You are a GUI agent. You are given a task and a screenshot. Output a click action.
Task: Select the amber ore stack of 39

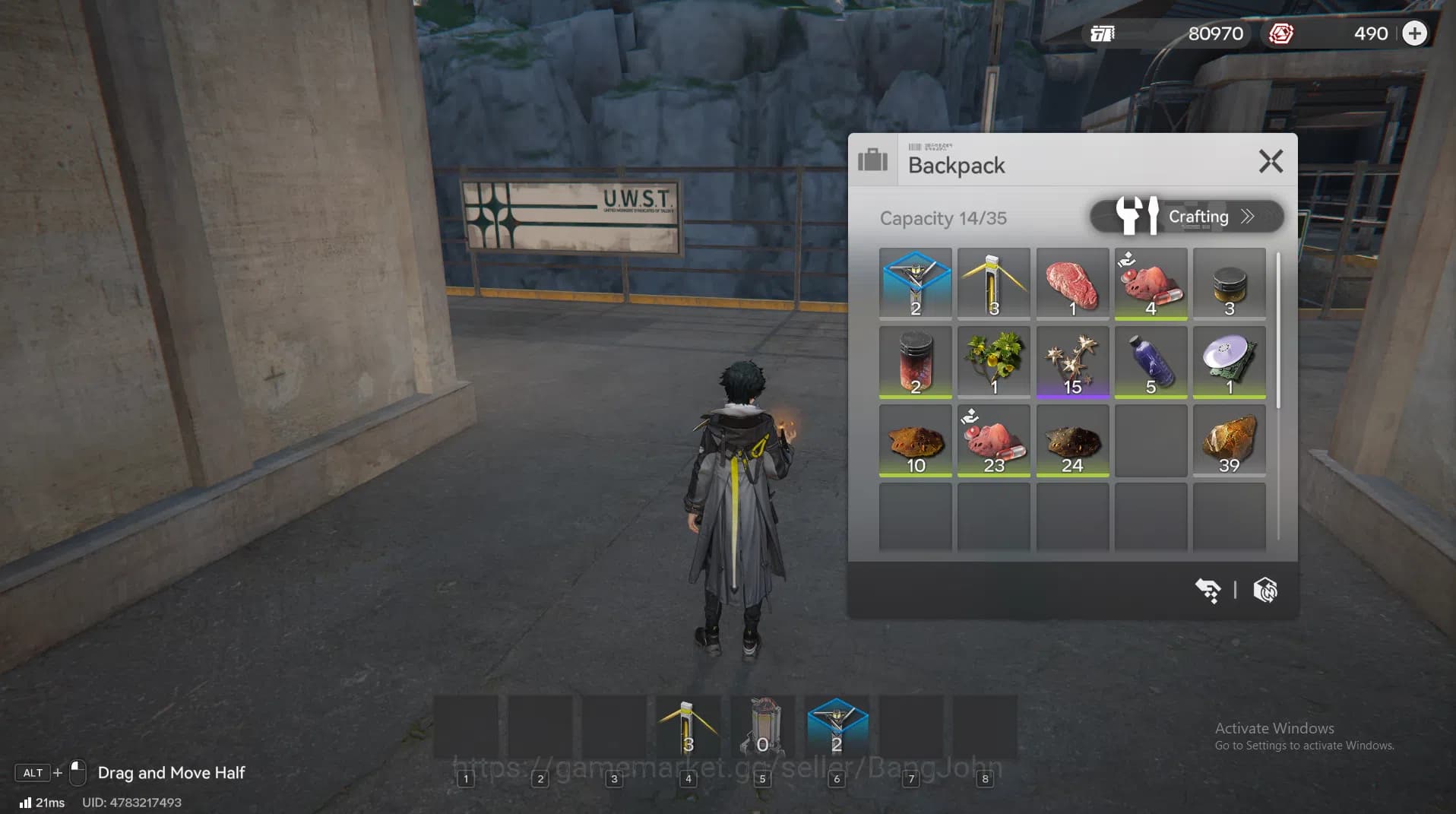tap(1229, 441)
